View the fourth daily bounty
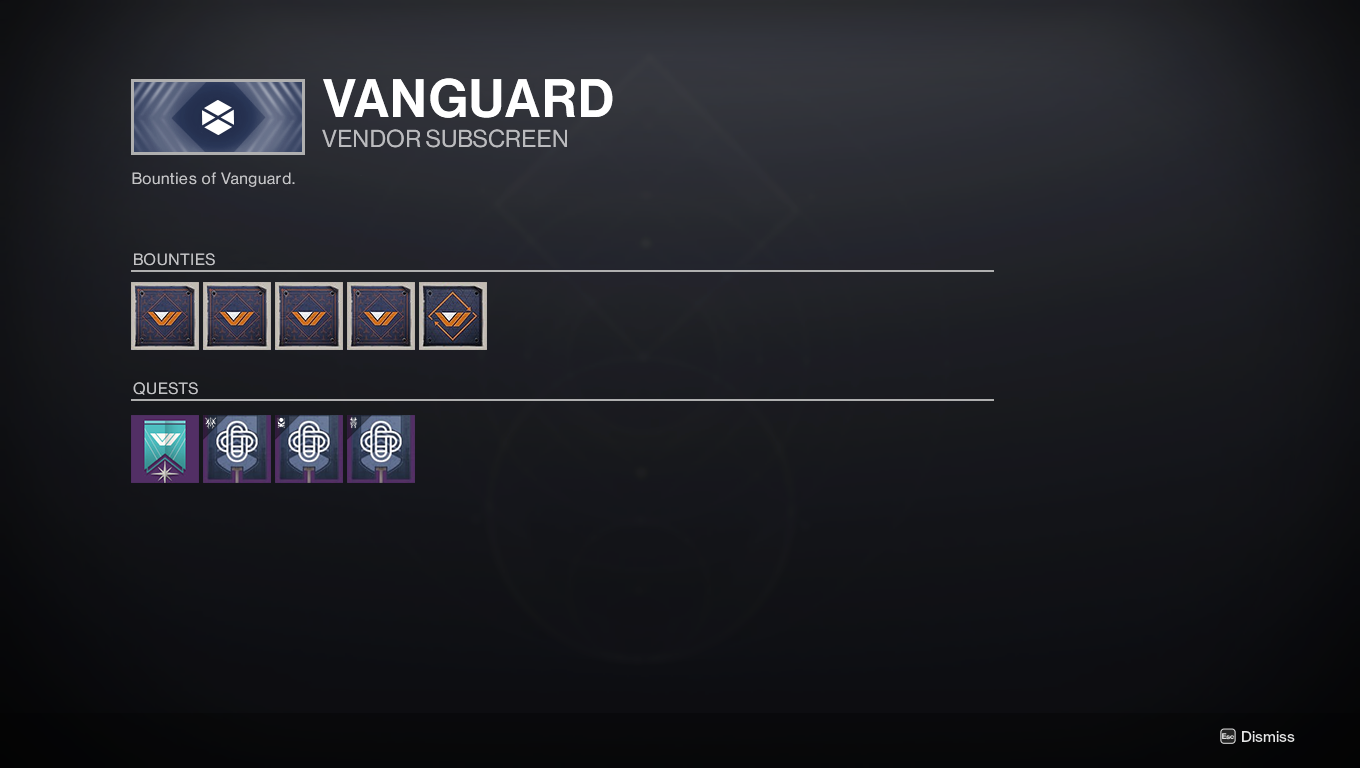This screenshot has width=1360, height=768. pos(381,315)
